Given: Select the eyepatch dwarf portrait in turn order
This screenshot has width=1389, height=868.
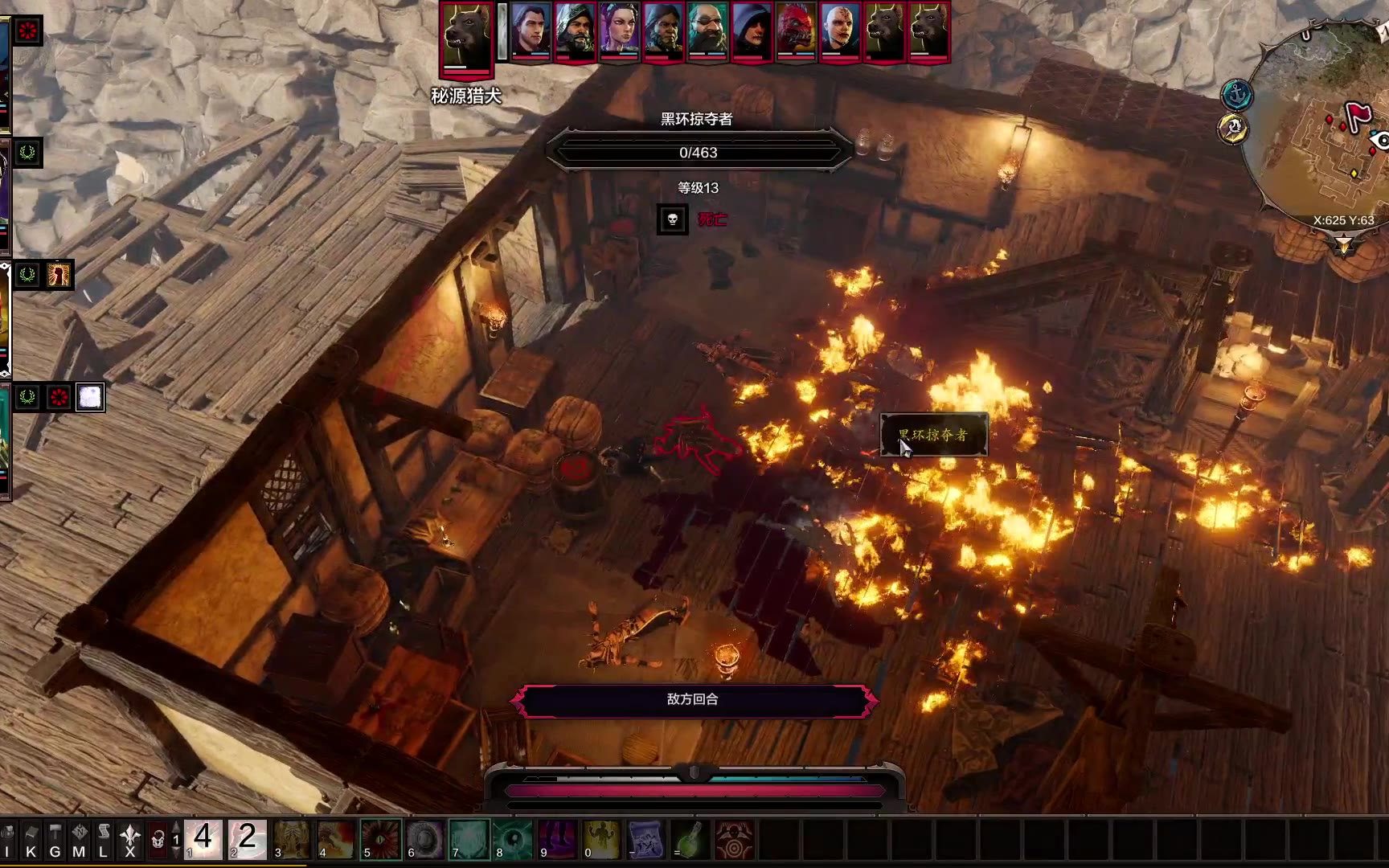Looking at the screenshot, I should pos(707,31).
